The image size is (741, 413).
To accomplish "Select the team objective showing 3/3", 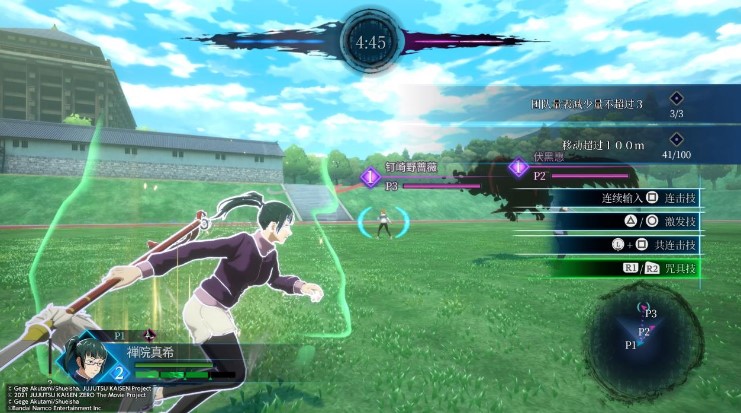I will pyautogui.click(x=620, y=102).
